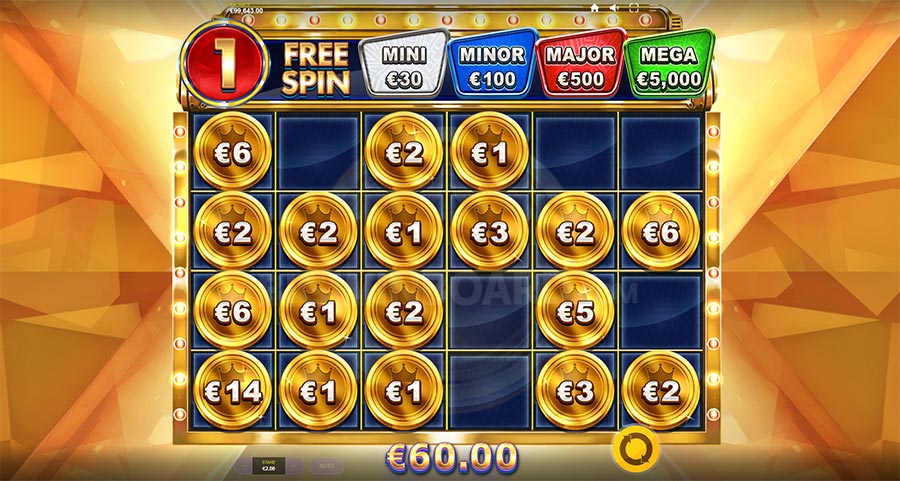Screen dimensions: 900x481
Task: Open the AUTO spin option
Action: [328, 466]
